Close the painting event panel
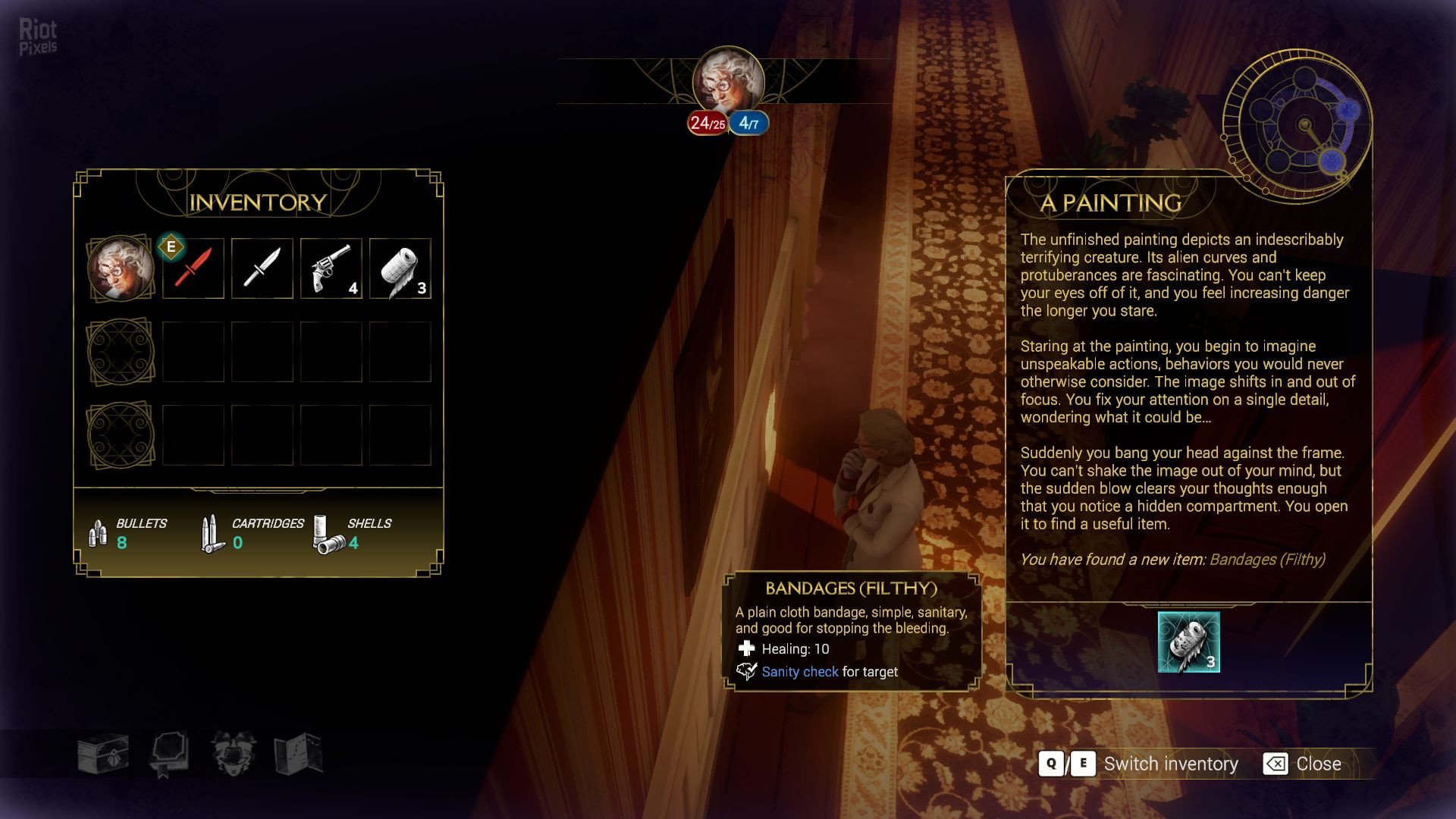This screenshot has width=1456, height=819. (1303, 764)
